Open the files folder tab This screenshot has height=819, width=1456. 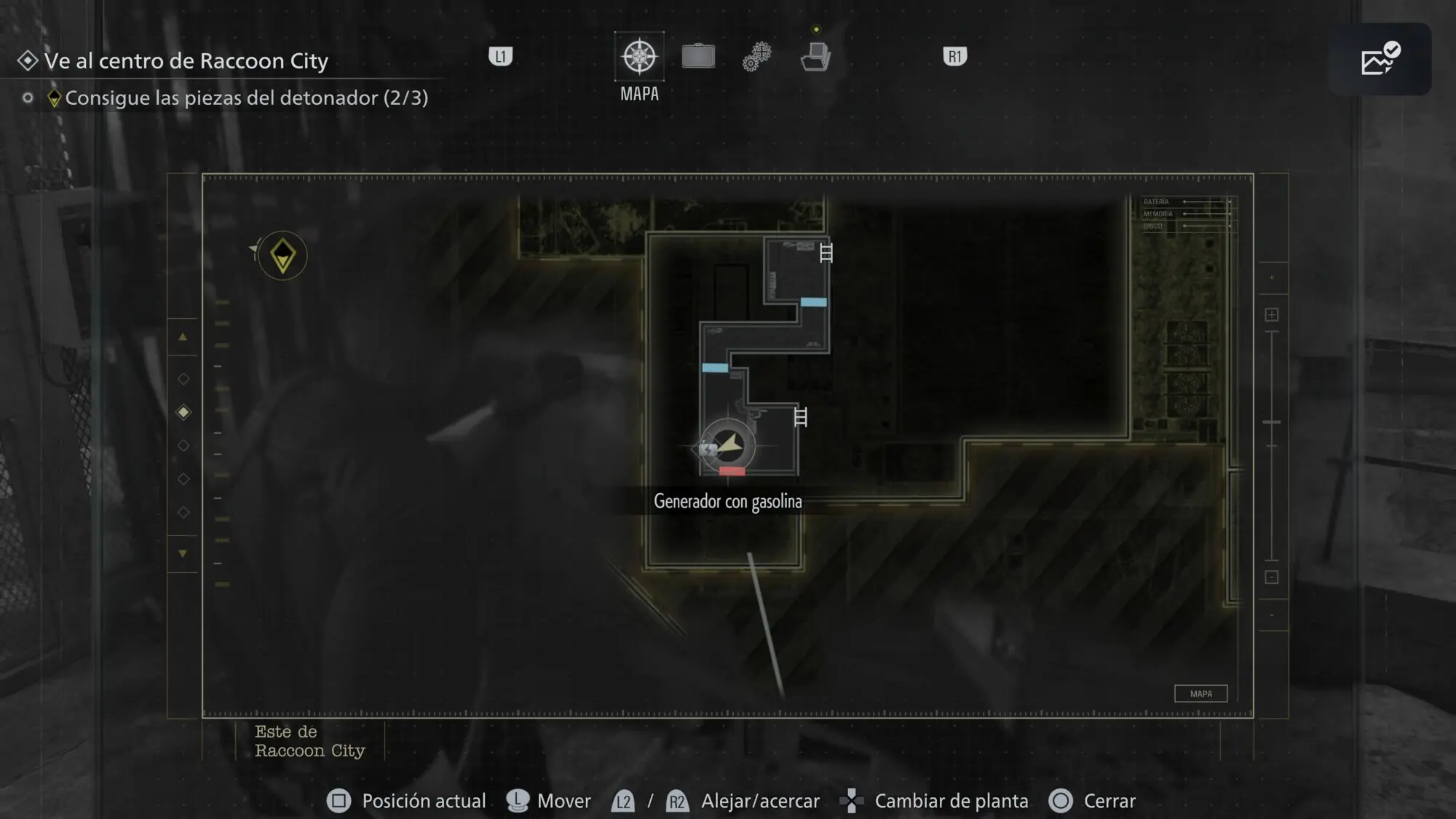coord(815,57)
